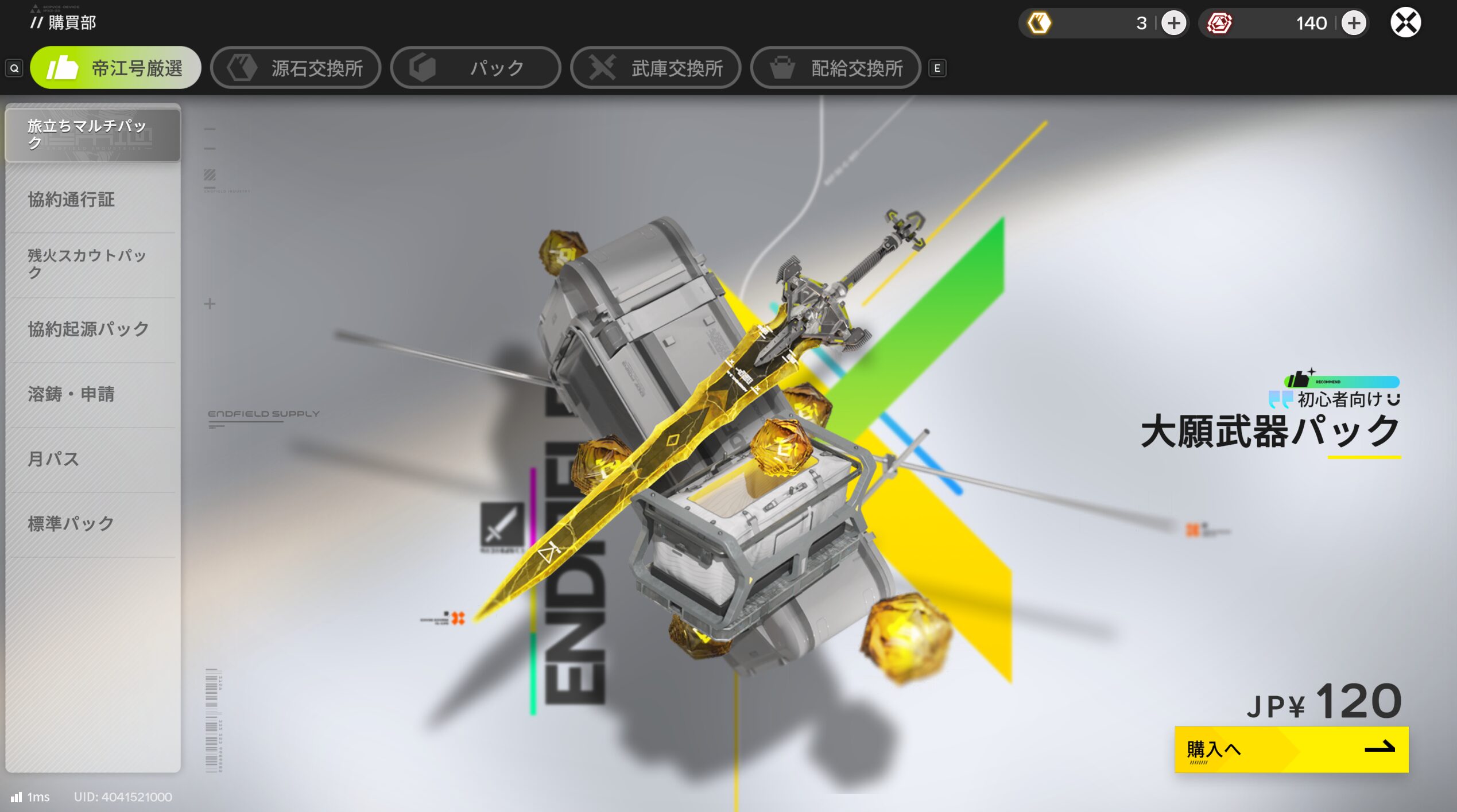Click the yellow 購入へ purchase button
Image resolution: width=1457 pixels, height=812 pixels.
click(1291, 749)
